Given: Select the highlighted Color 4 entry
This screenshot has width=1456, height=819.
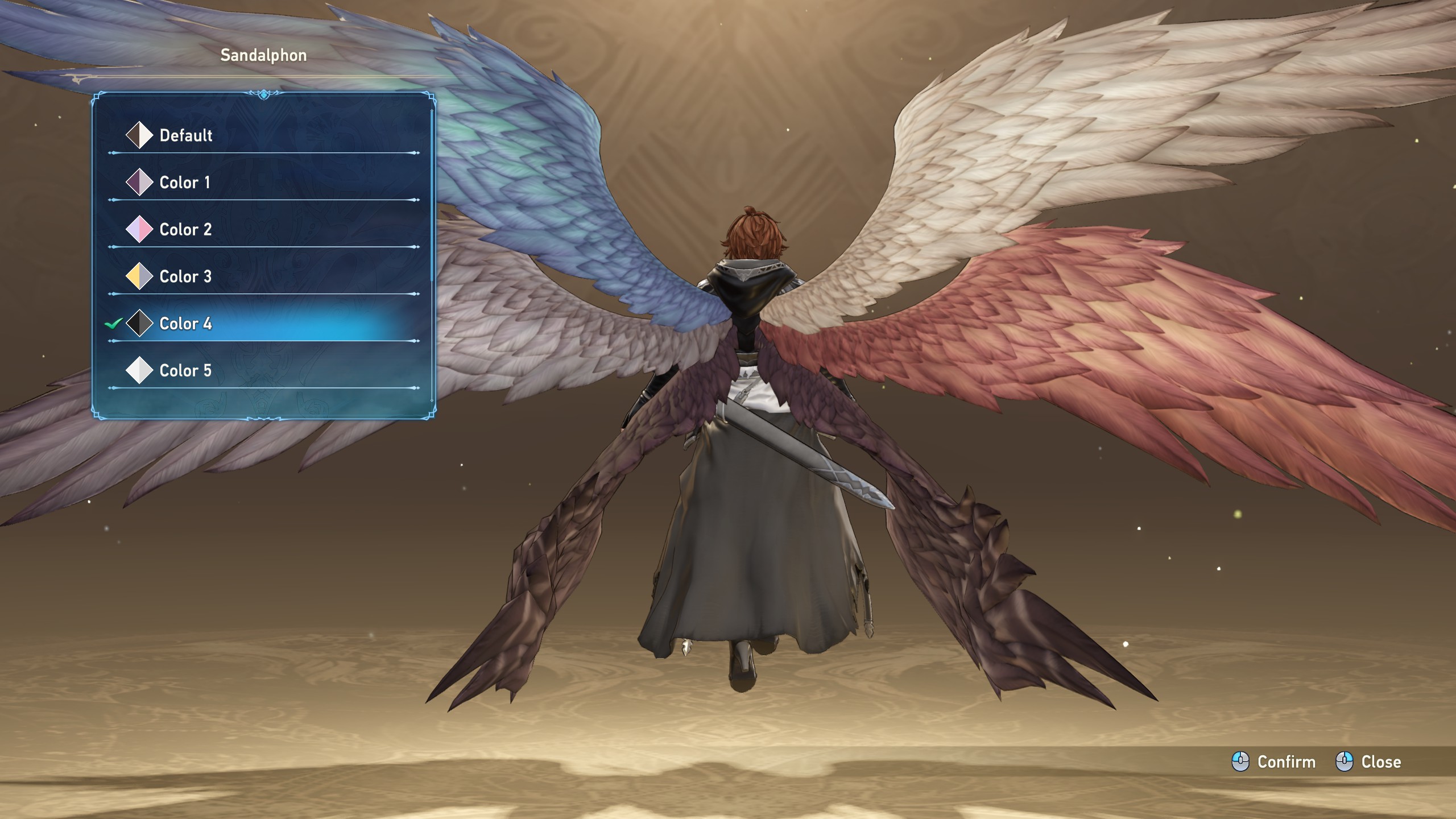Looking at the screenshot, I should [185, 324].
